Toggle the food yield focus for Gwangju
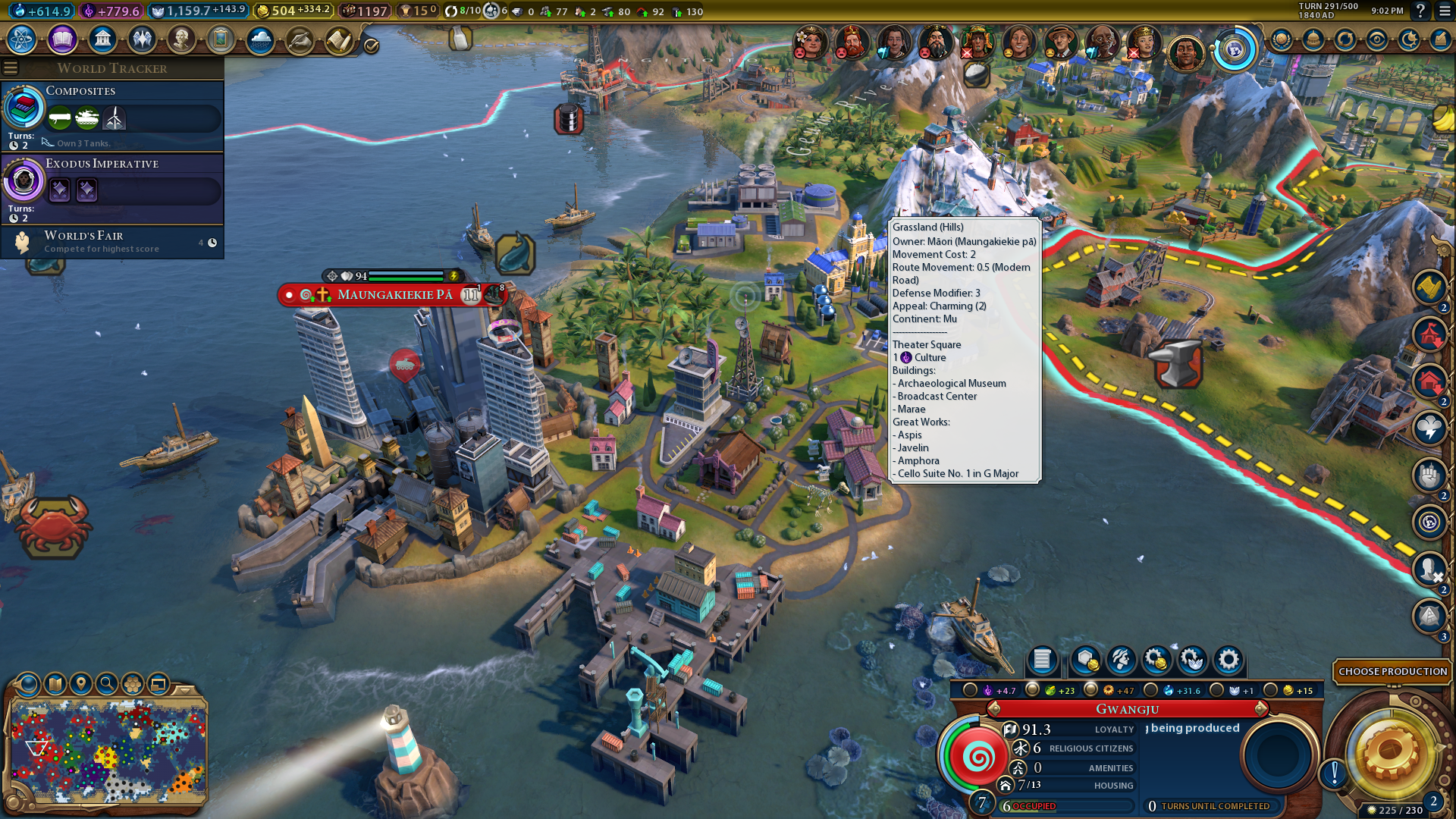This screenshot has height=819, width=1456. 1032,690
